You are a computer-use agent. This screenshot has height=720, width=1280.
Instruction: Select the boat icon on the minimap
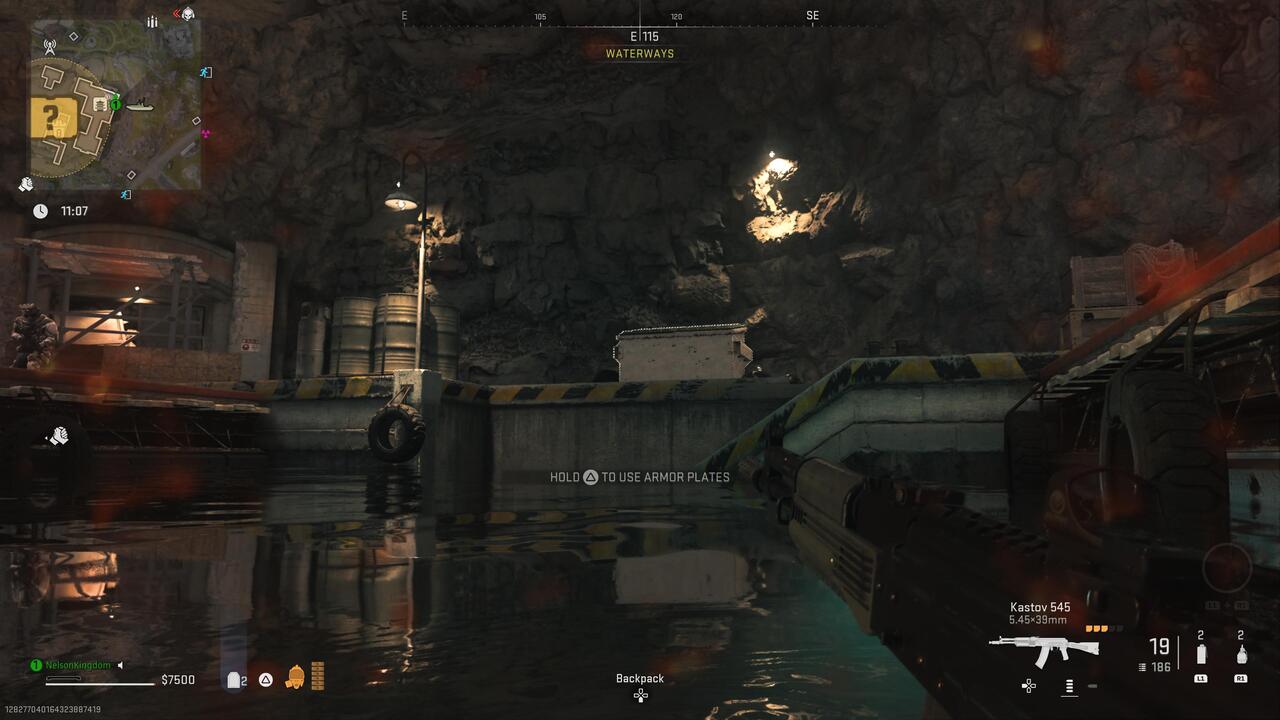point(139,106)
